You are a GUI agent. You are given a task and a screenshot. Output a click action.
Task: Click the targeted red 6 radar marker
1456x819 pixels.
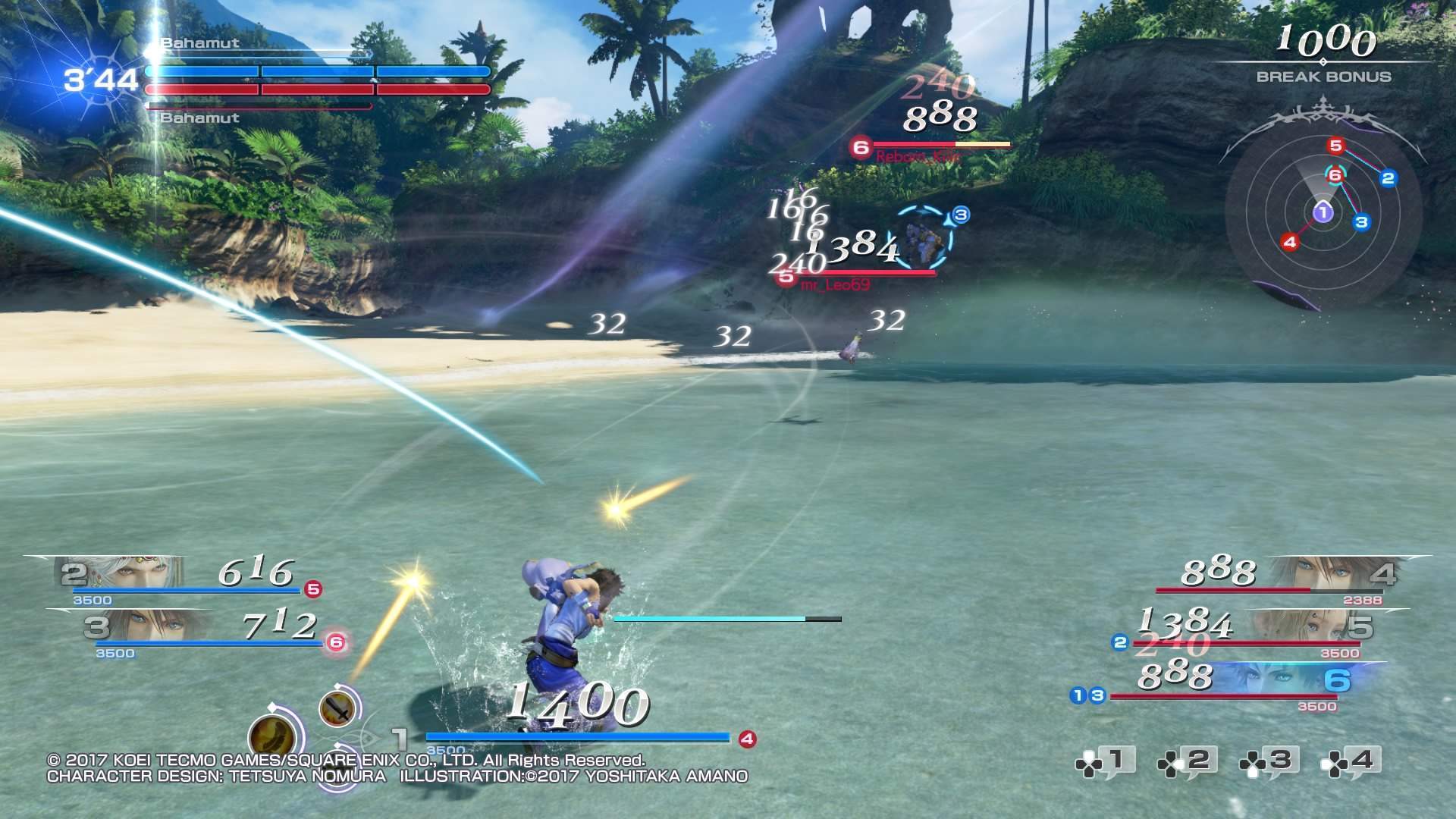pos(1335,175)
